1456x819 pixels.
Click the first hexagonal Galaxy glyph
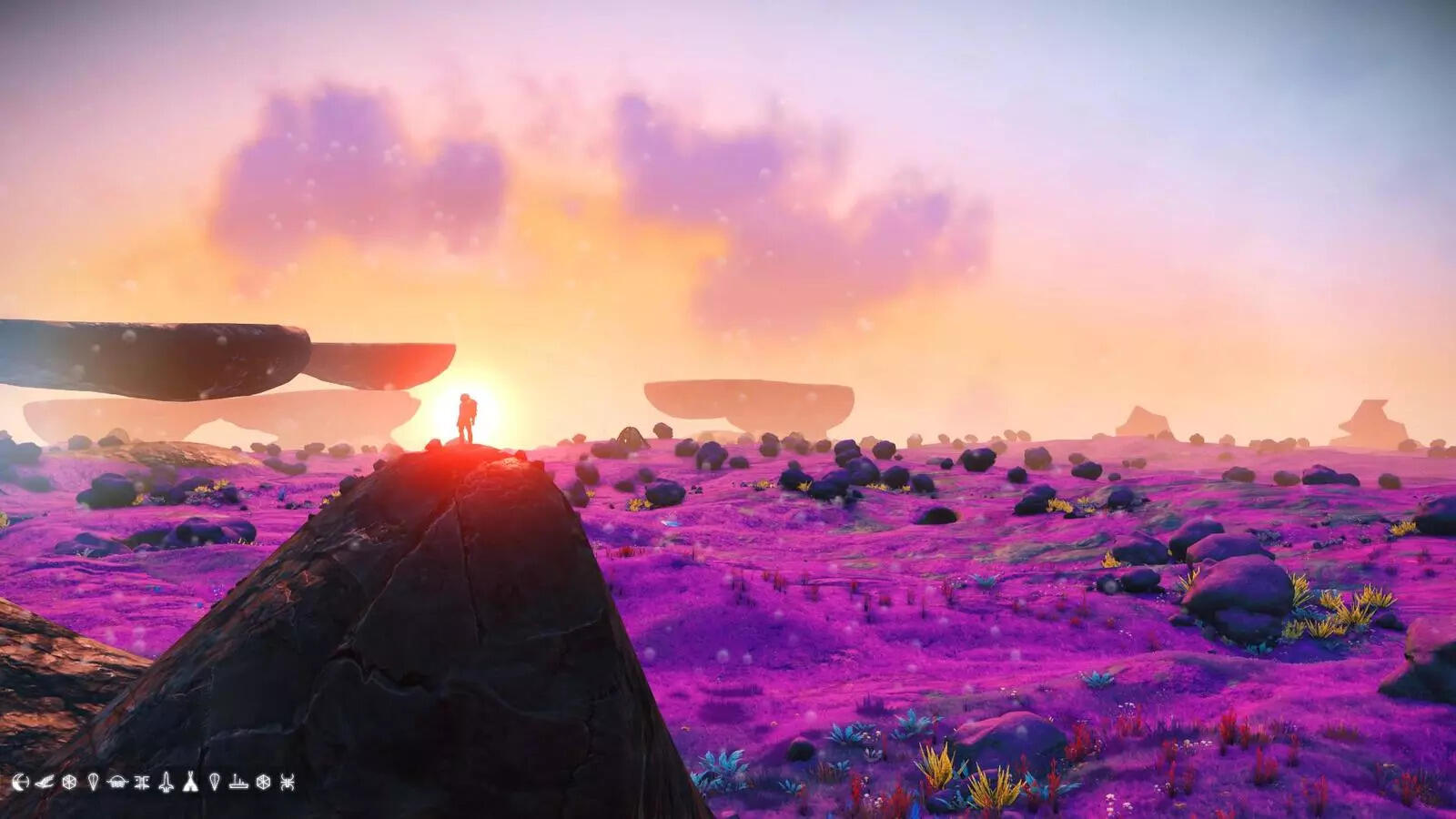point(70,783)
